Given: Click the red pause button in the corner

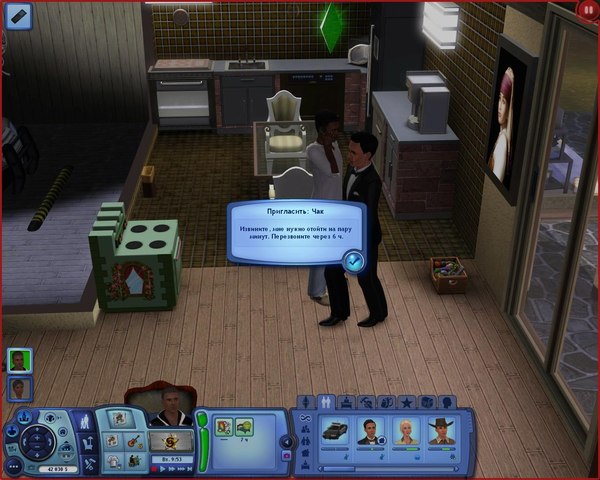Looking at the screenshot, I should point(587,9).
